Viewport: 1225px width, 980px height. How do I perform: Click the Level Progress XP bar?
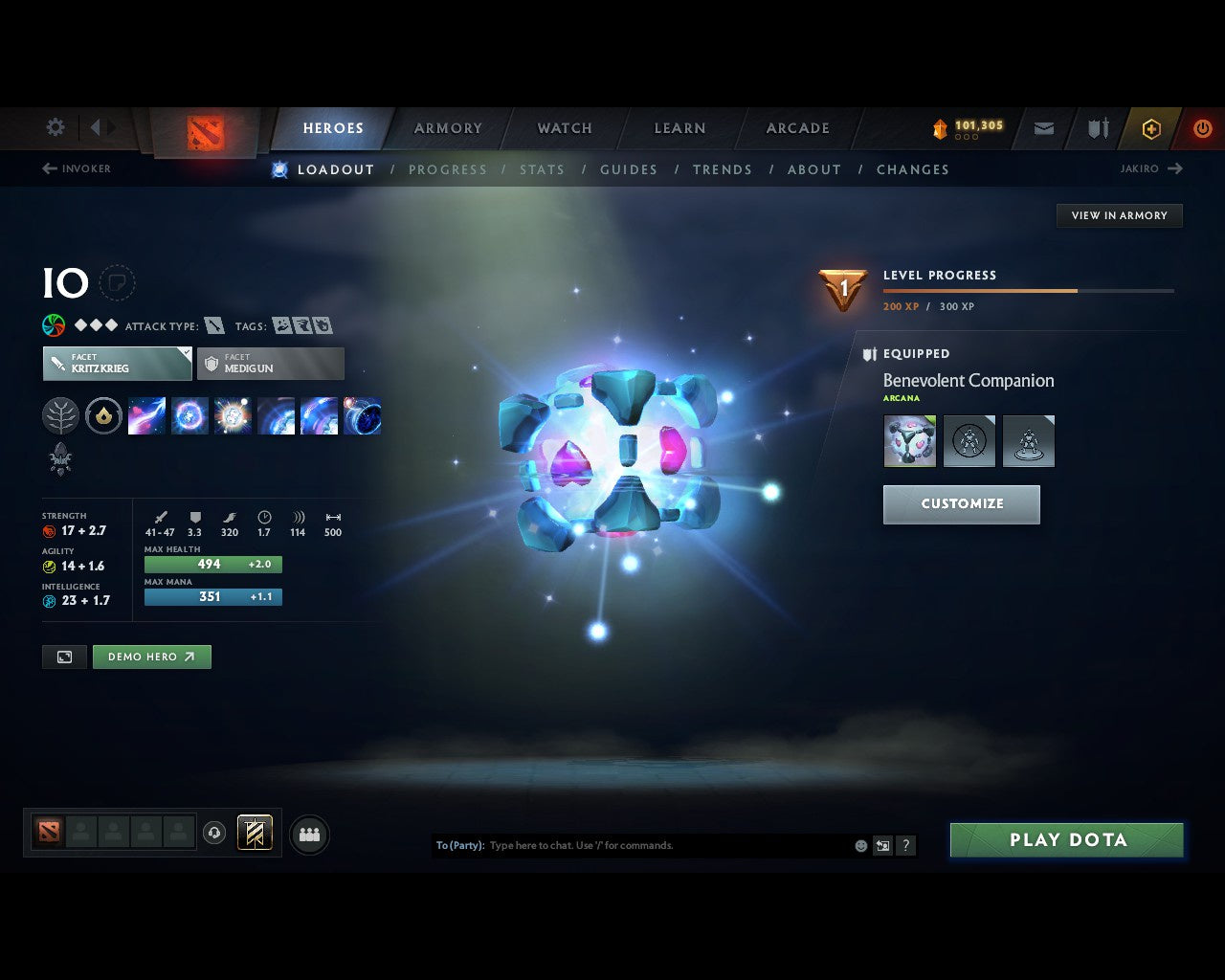click(x=1029, y=291)
